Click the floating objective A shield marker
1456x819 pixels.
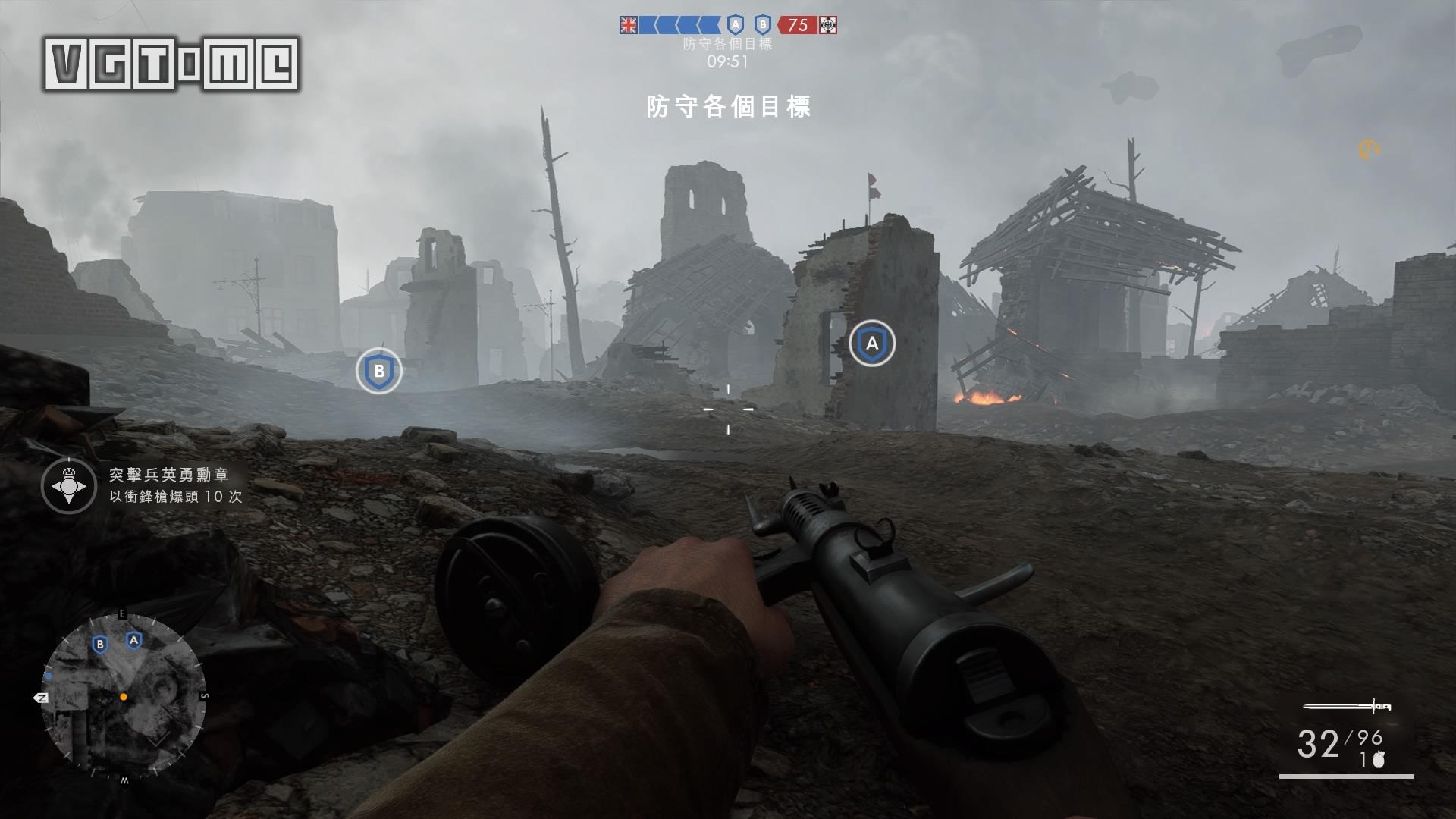pos(872,344)
